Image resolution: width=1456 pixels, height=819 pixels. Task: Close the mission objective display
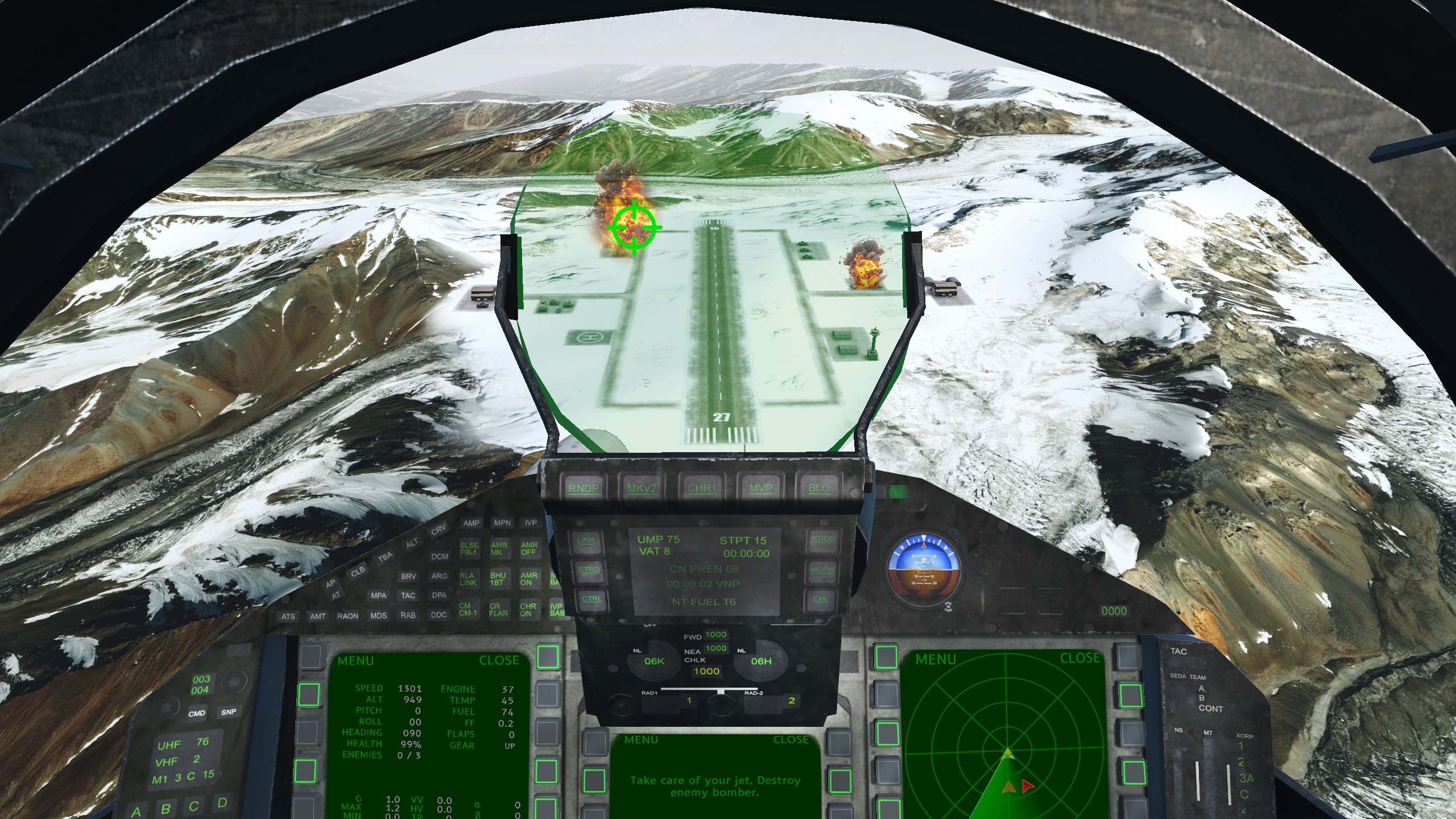click(791, 740)
